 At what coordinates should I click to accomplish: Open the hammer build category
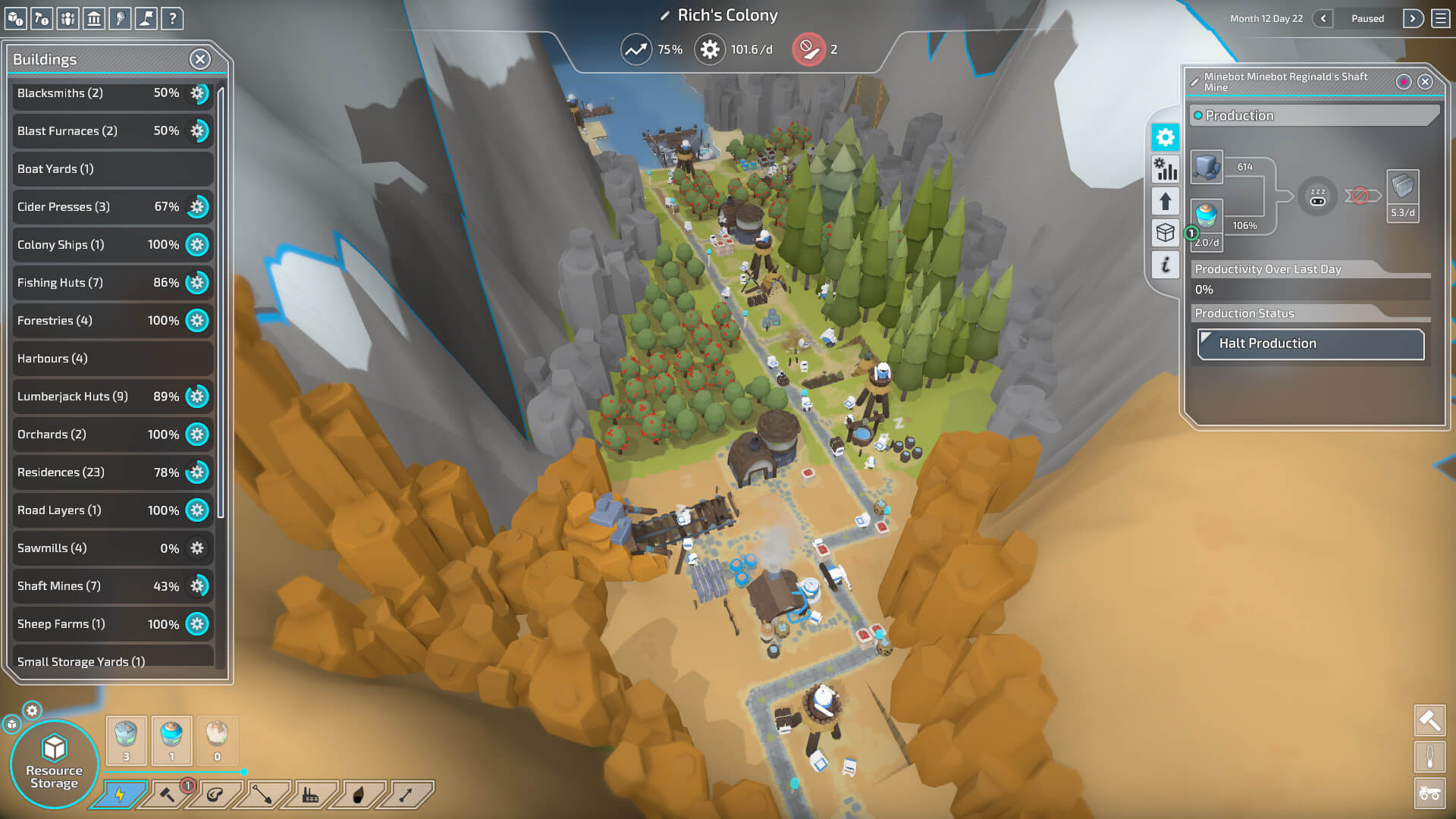pyautogui.click(x=168, y=795)
